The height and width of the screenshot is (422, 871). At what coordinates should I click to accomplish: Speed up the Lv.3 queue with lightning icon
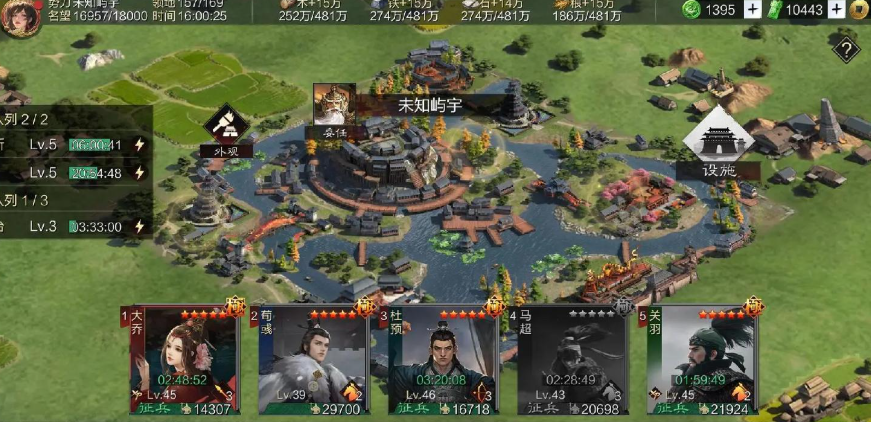[x=140, y=227]
